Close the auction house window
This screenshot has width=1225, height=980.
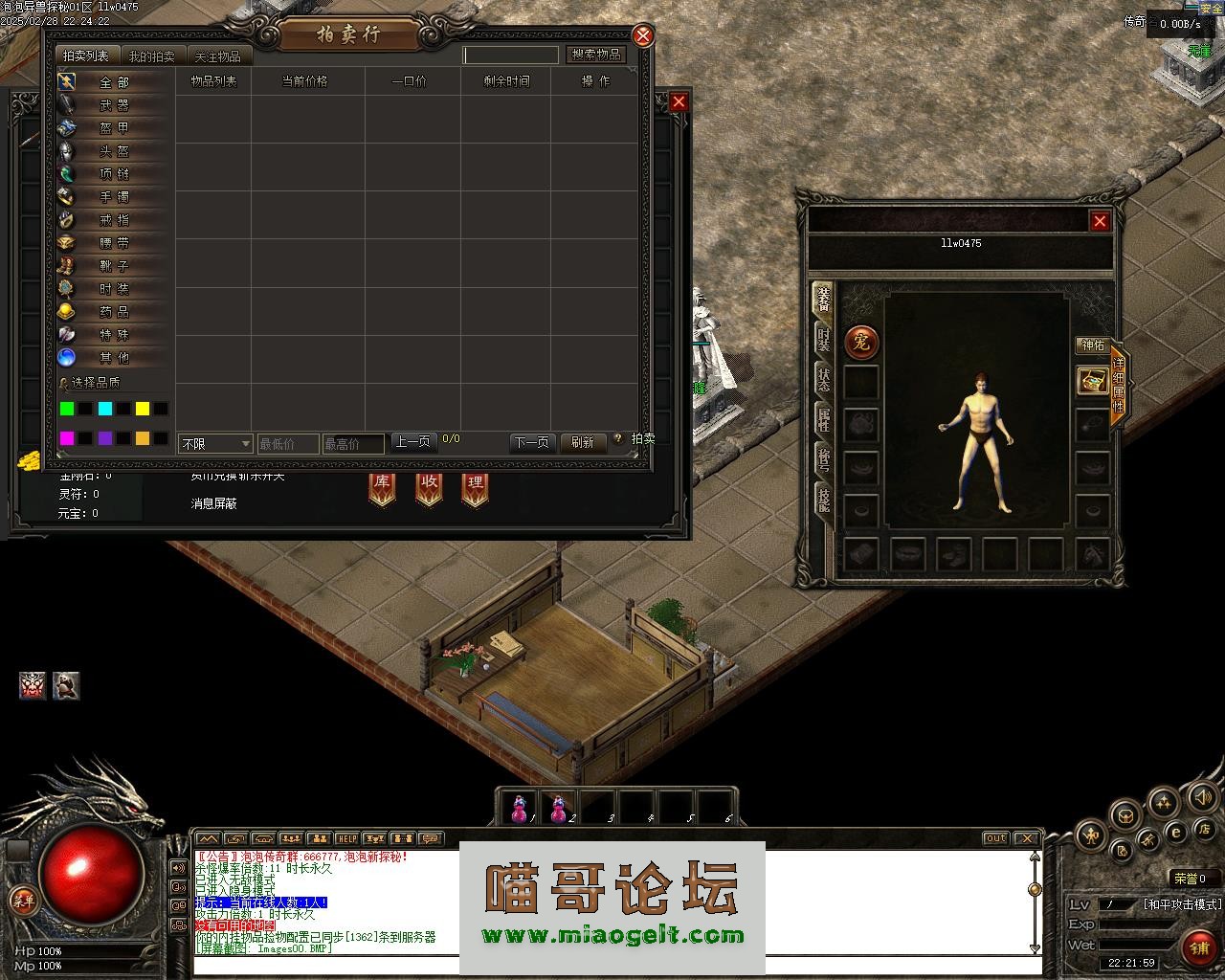pos(643,36)
